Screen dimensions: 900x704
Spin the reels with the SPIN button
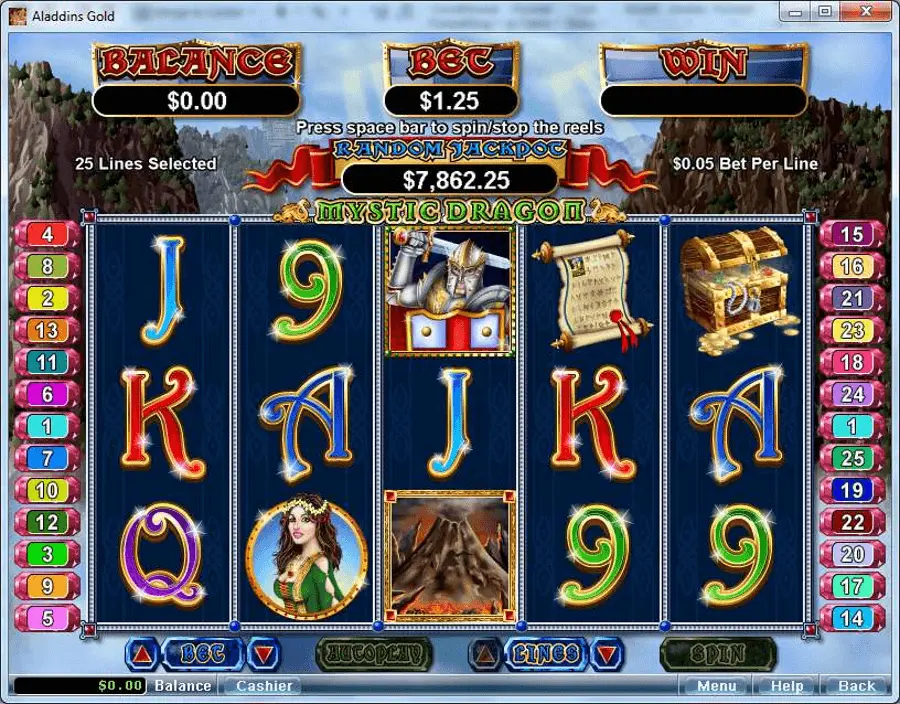pyautogui.click(x=718, y=655)
